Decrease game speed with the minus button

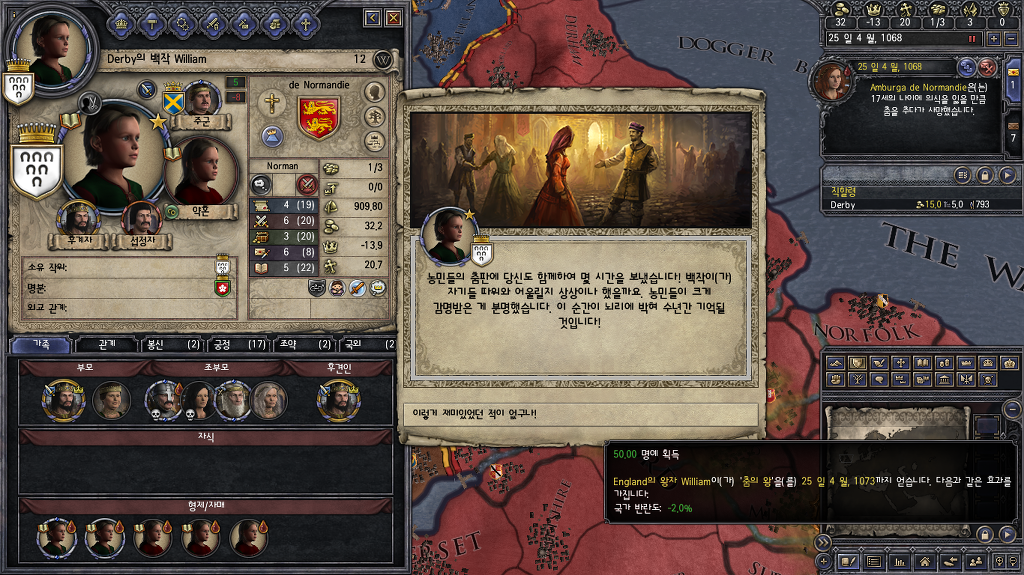tap(1009, 38)
